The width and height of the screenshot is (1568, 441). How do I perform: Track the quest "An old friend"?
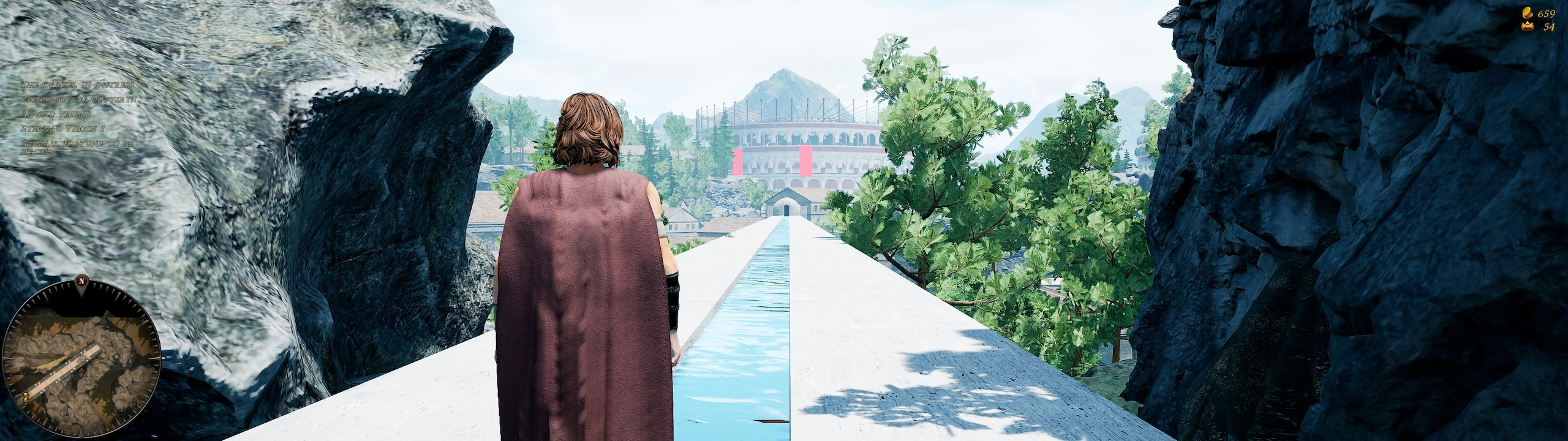pyautogui.click(x=56, y=114)
